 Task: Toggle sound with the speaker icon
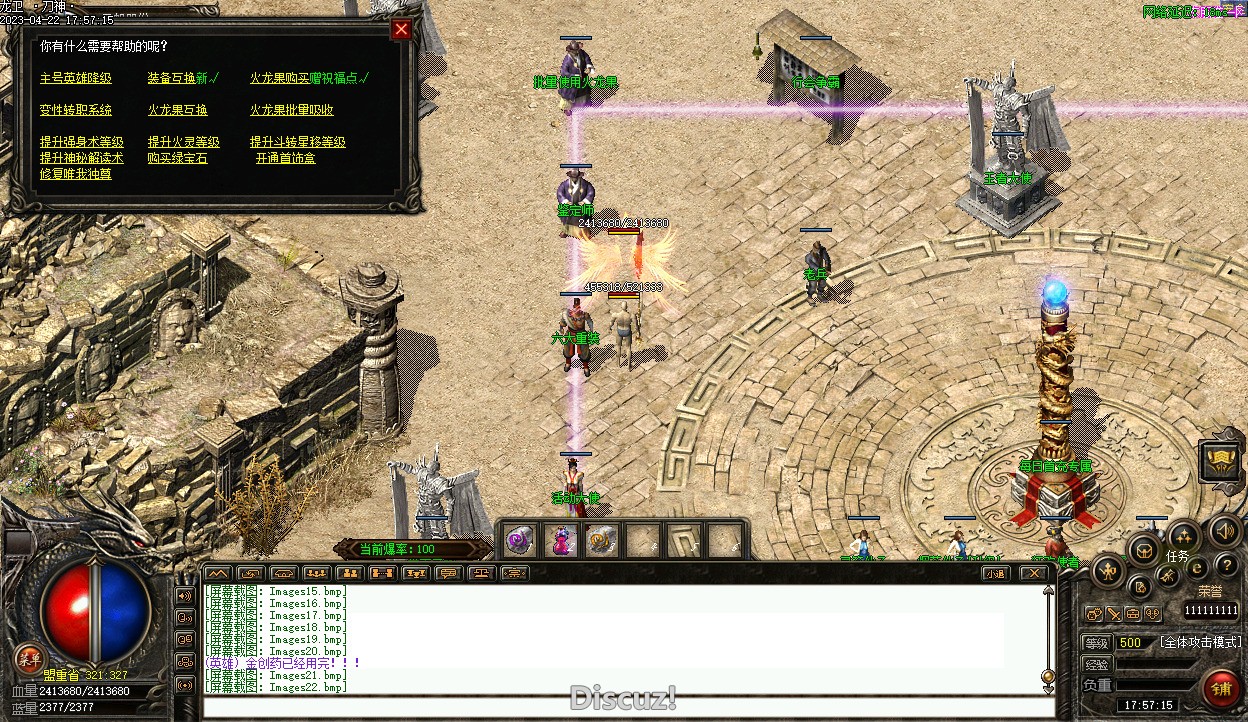click(1223, 532)
